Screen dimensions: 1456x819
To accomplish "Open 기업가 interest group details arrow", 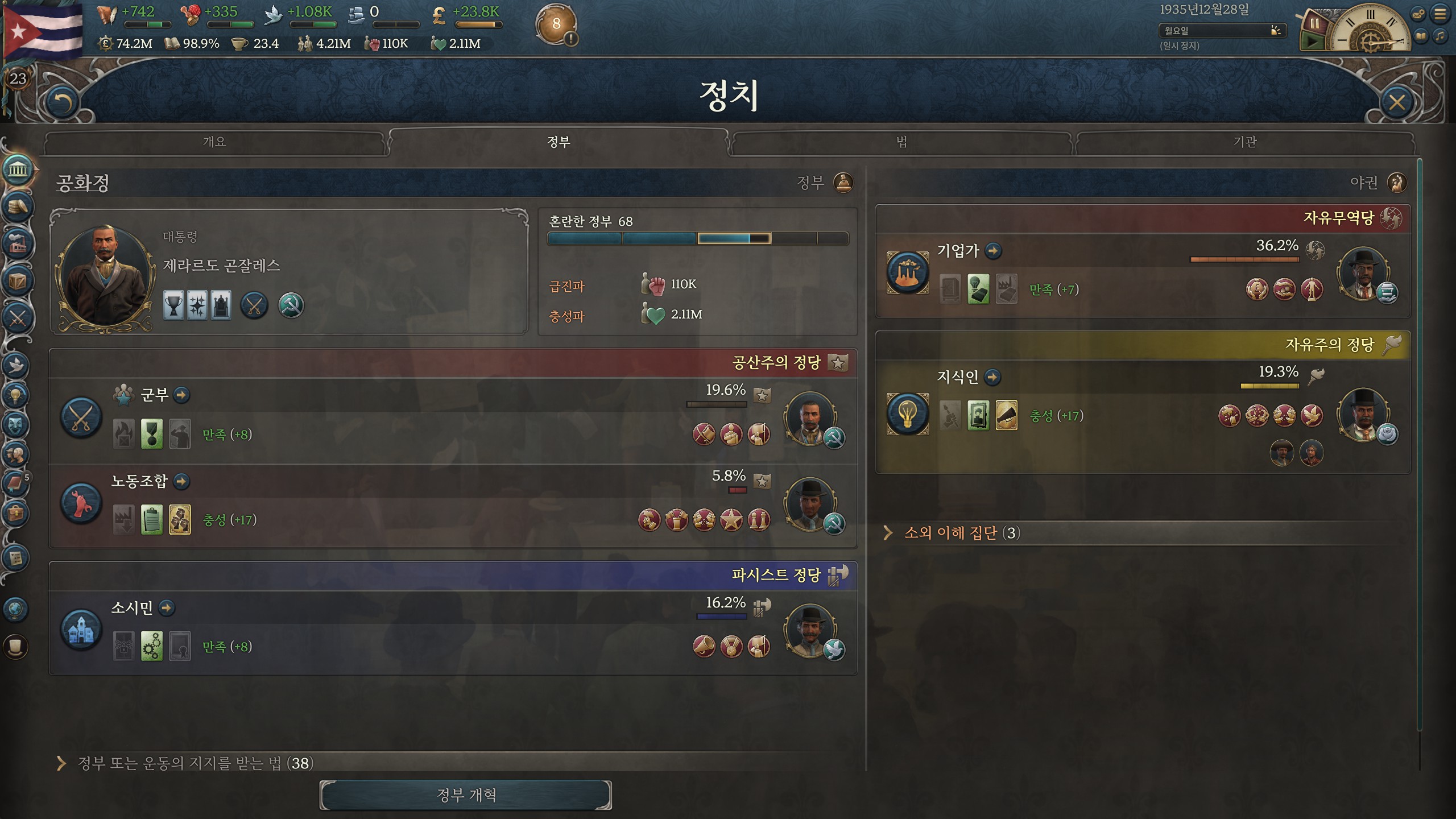I will [993, 251].
